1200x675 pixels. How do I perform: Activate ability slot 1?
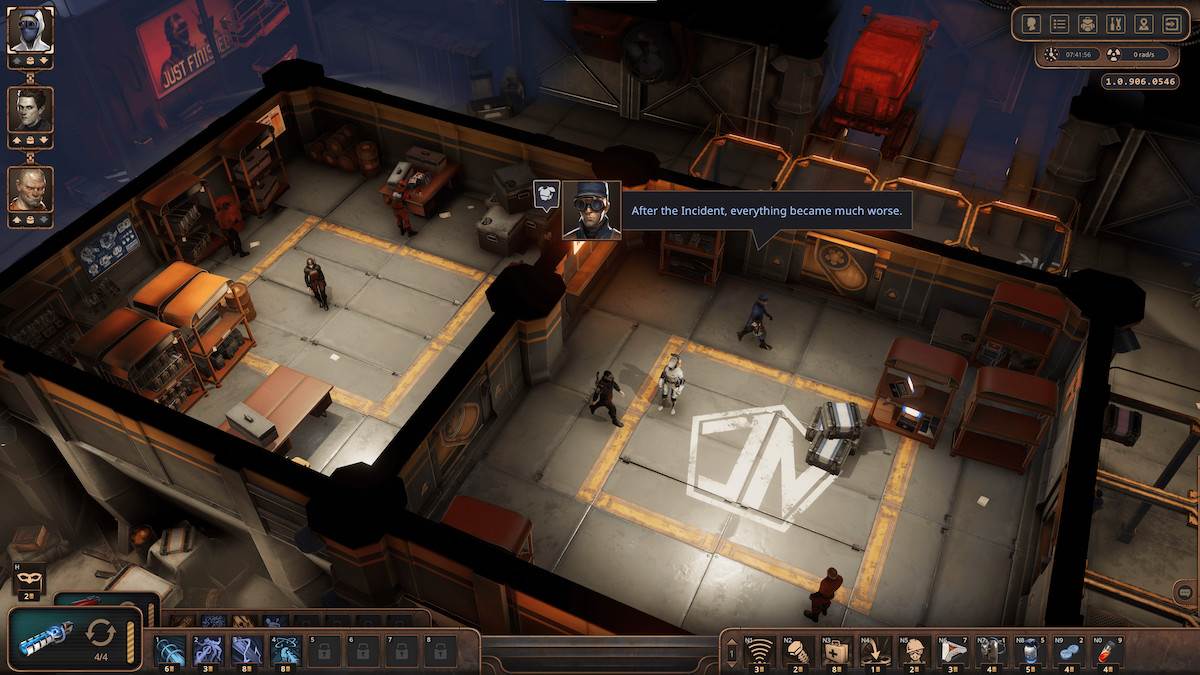click(169, 651)
